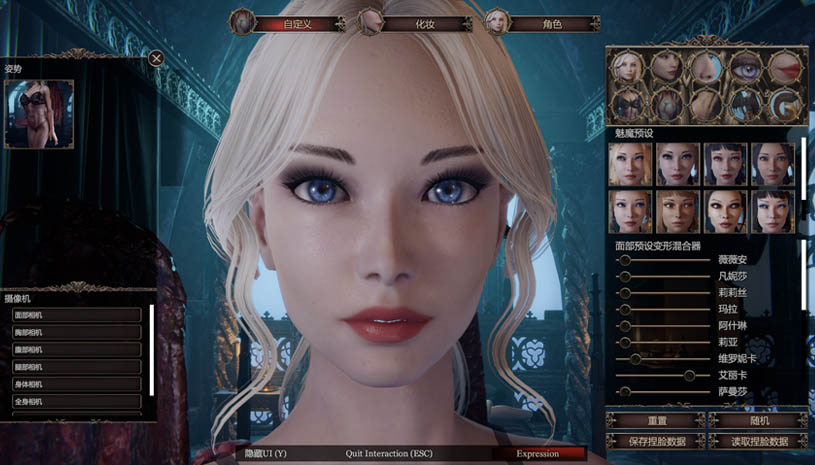815x465 pixels.
Task: Select the 全身相机 full body camera
Action: (x=77, y=402)
